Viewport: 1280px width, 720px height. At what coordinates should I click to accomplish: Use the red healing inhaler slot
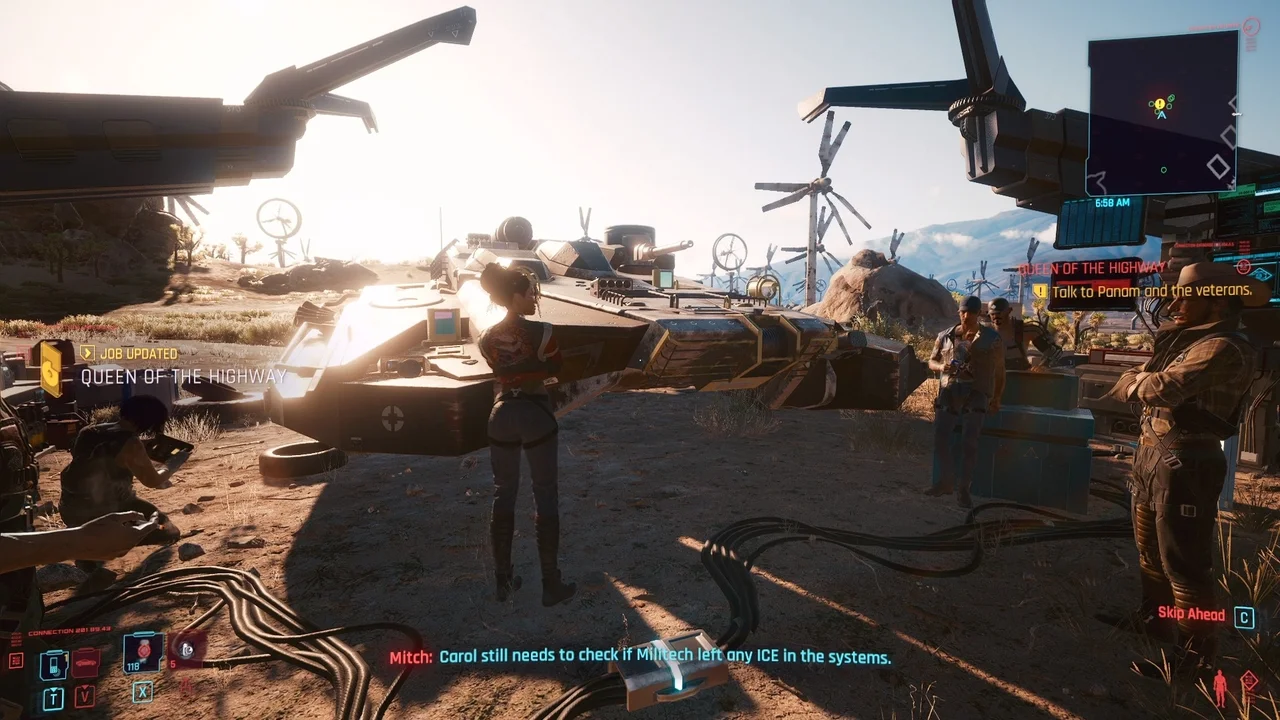coord(143,652)
